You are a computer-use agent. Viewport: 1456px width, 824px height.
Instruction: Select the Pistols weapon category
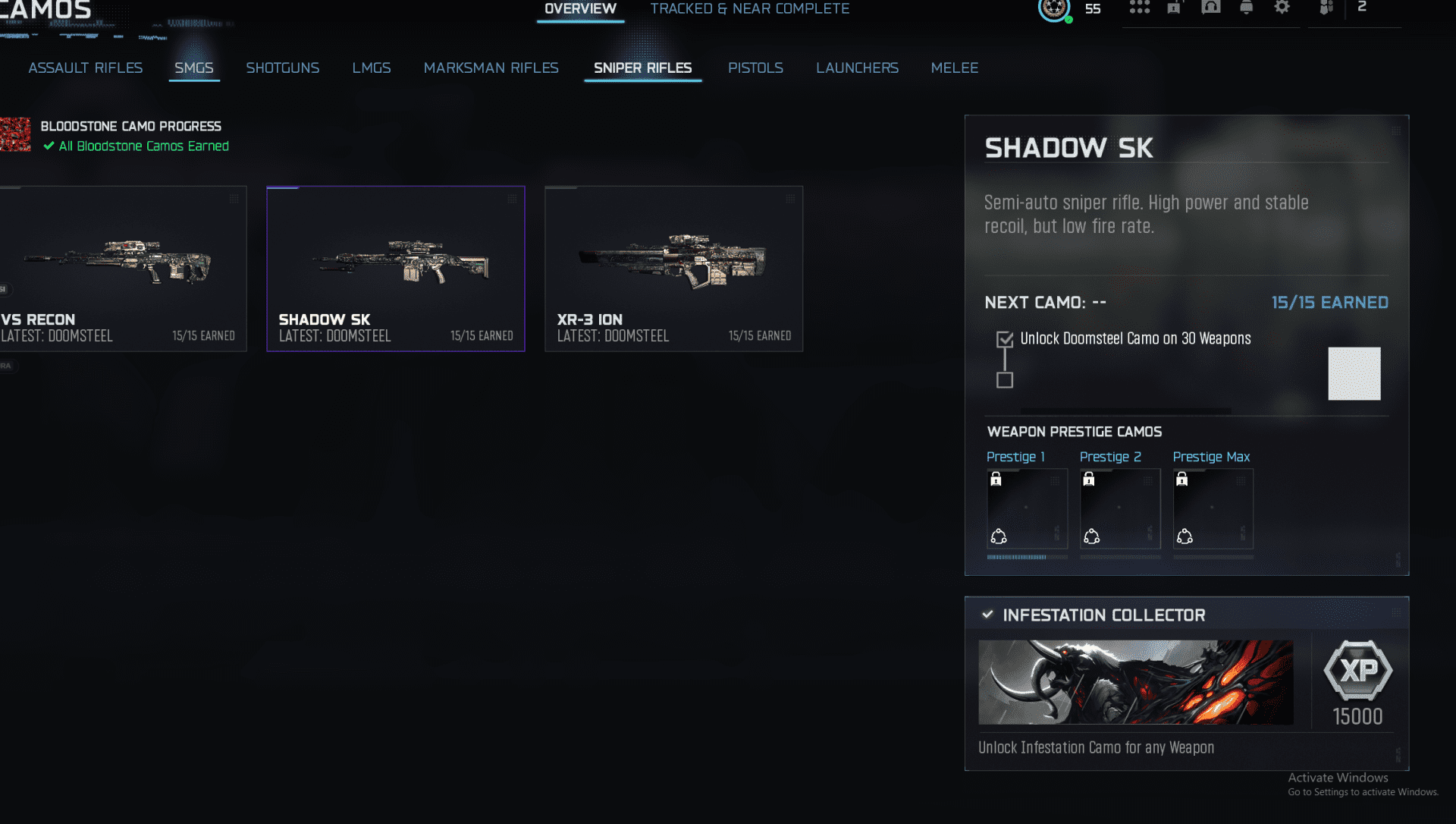[755, 68]
